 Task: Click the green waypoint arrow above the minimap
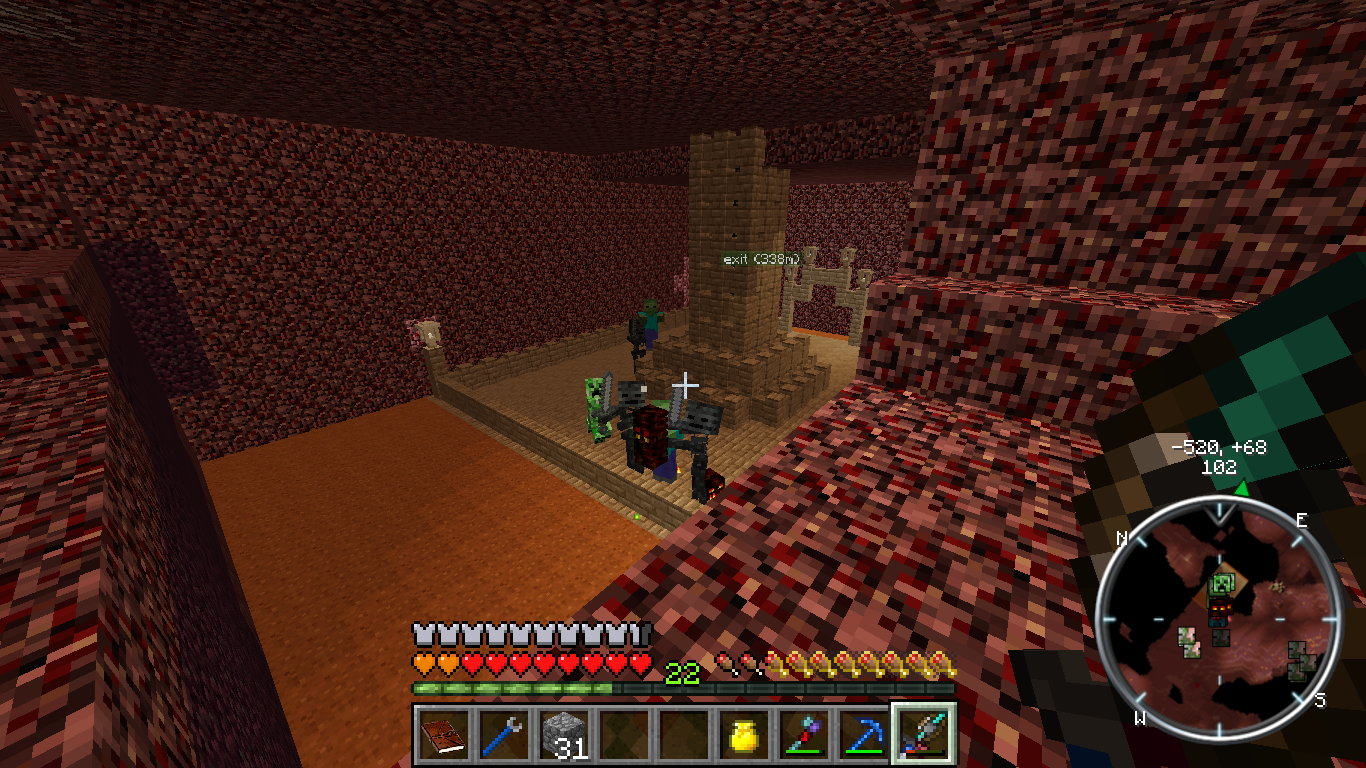1241,488
